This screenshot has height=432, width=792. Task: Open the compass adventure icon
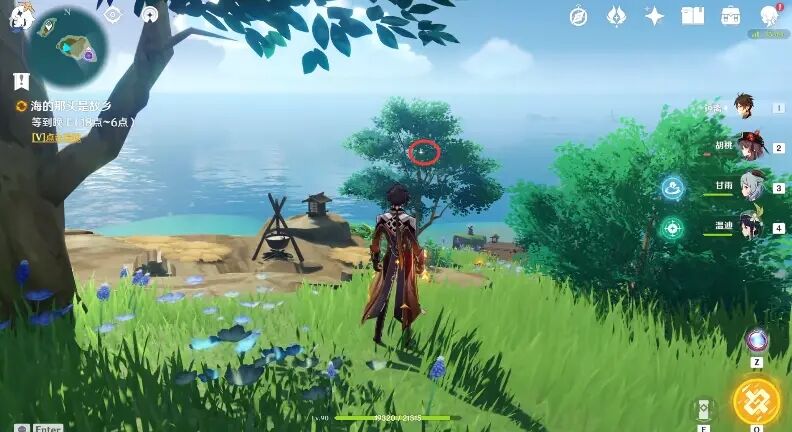click(x=579, y=16)
